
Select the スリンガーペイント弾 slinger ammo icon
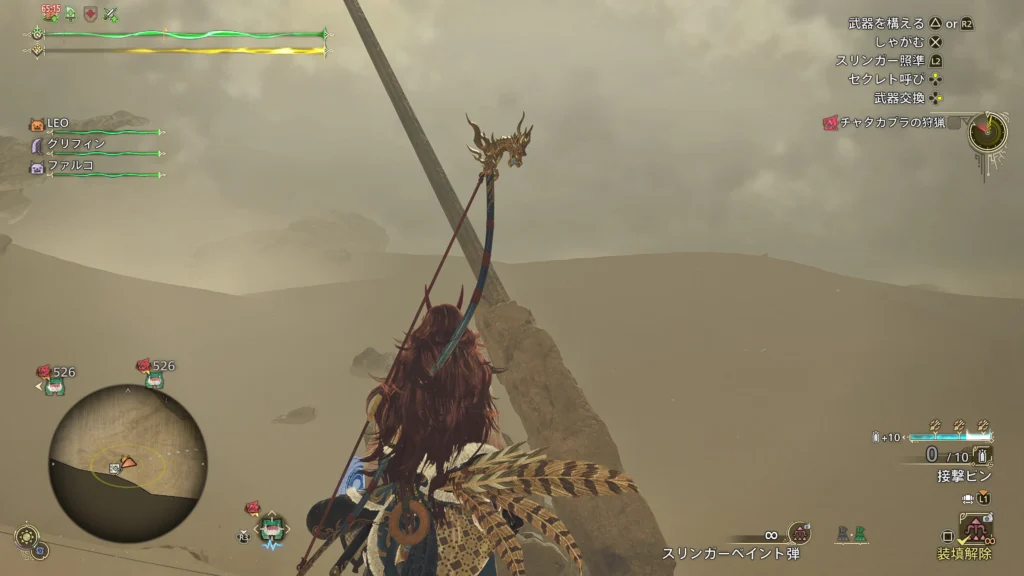coord(798,534)
